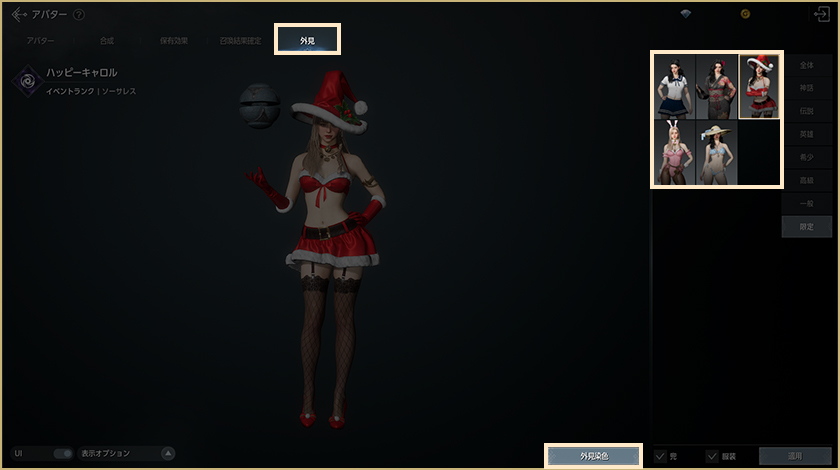Image resolution: width=840 pixels, height=470 pixels.
Task: Switch to the アバター tab
Action: click(41, 41)
